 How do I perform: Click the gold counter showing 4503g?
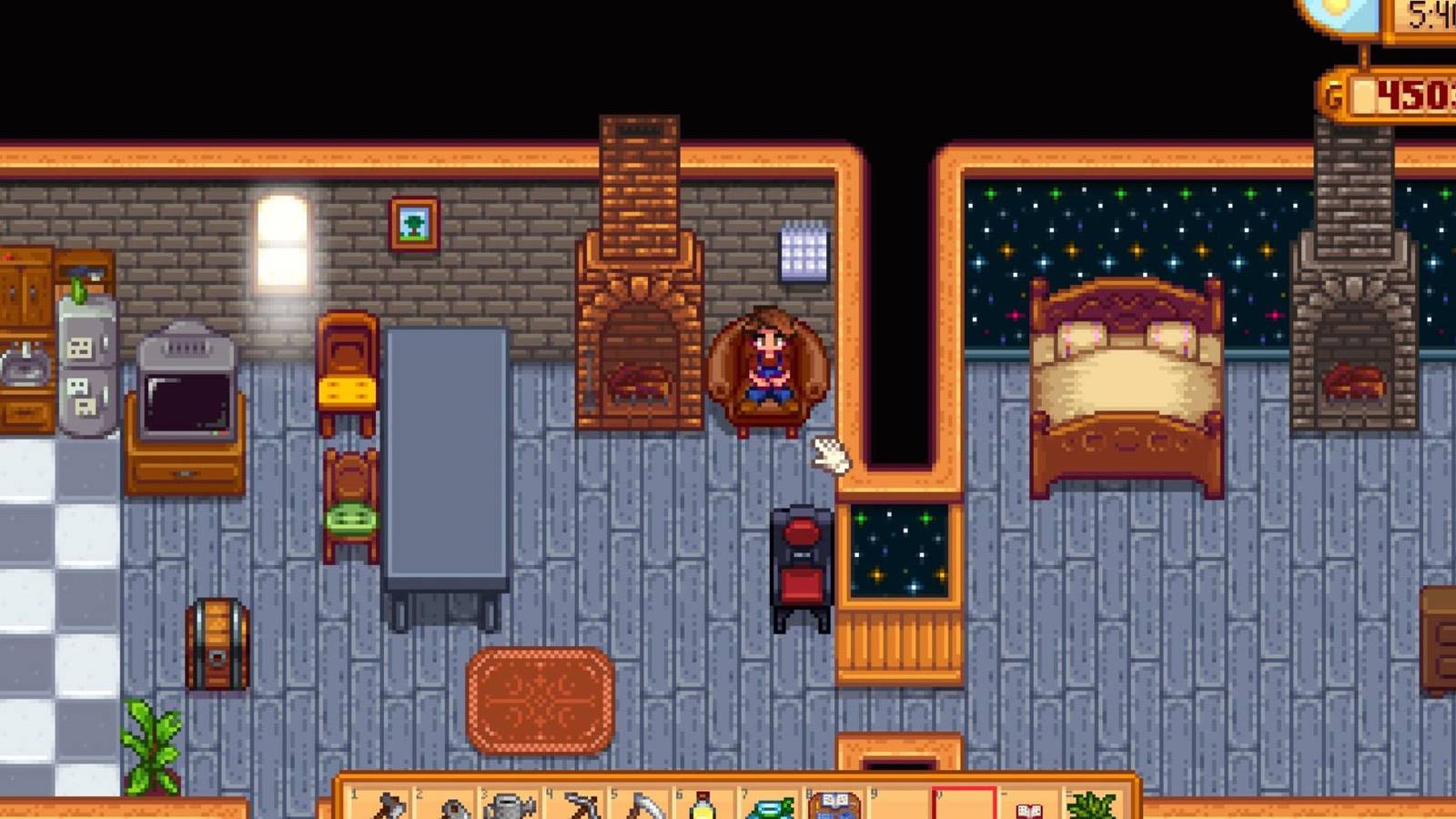(1401, 91)
